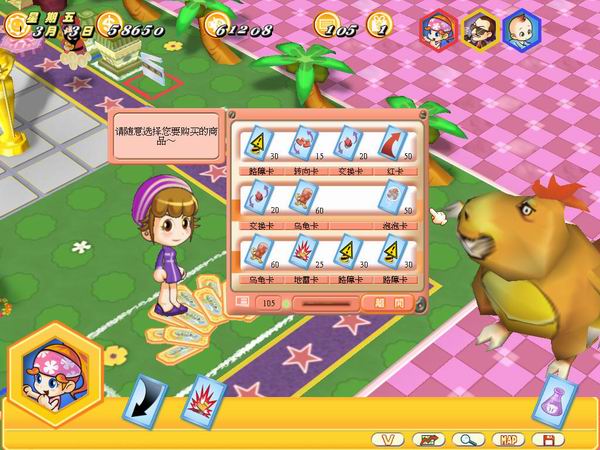This screenshot has height=450, width=600.
Task: Open the MAP view
Action: (509, 439)
